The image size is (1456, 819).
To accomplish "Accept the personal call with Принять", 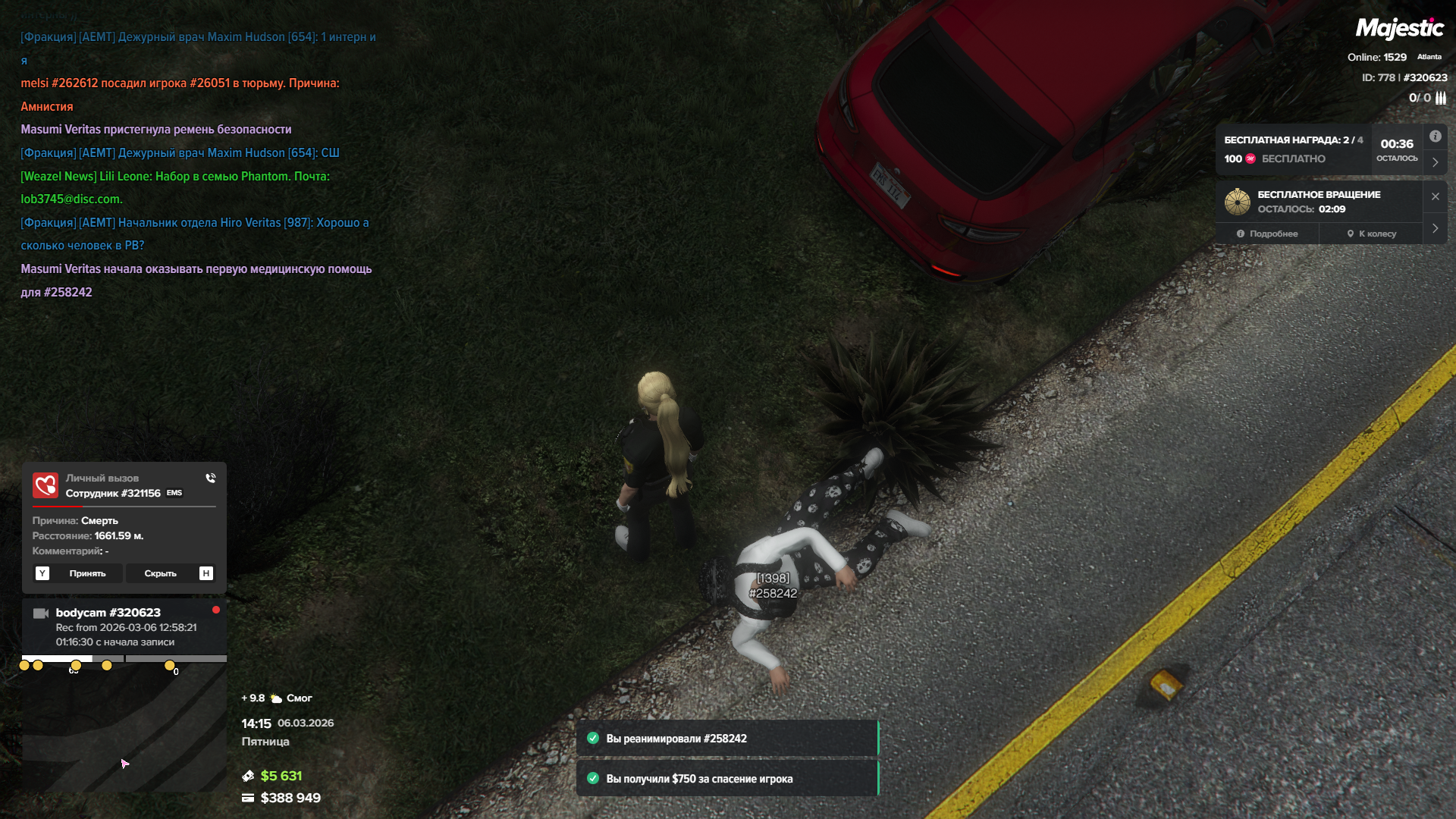I will pyautogui.click(x=87, y=573).
